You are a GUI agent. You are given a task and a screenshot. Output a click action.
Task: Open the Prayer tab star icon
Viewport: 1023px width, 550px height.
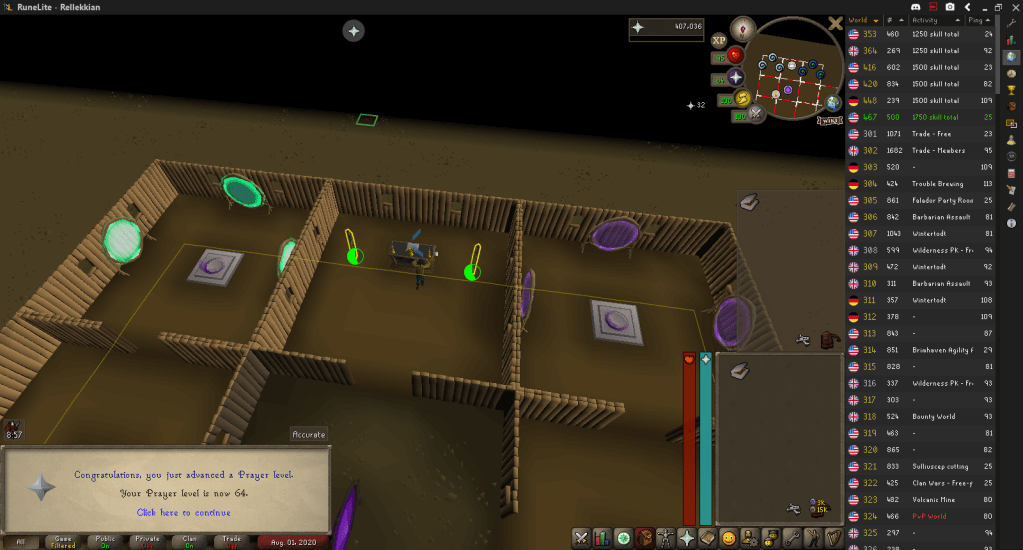pos(687,538)
